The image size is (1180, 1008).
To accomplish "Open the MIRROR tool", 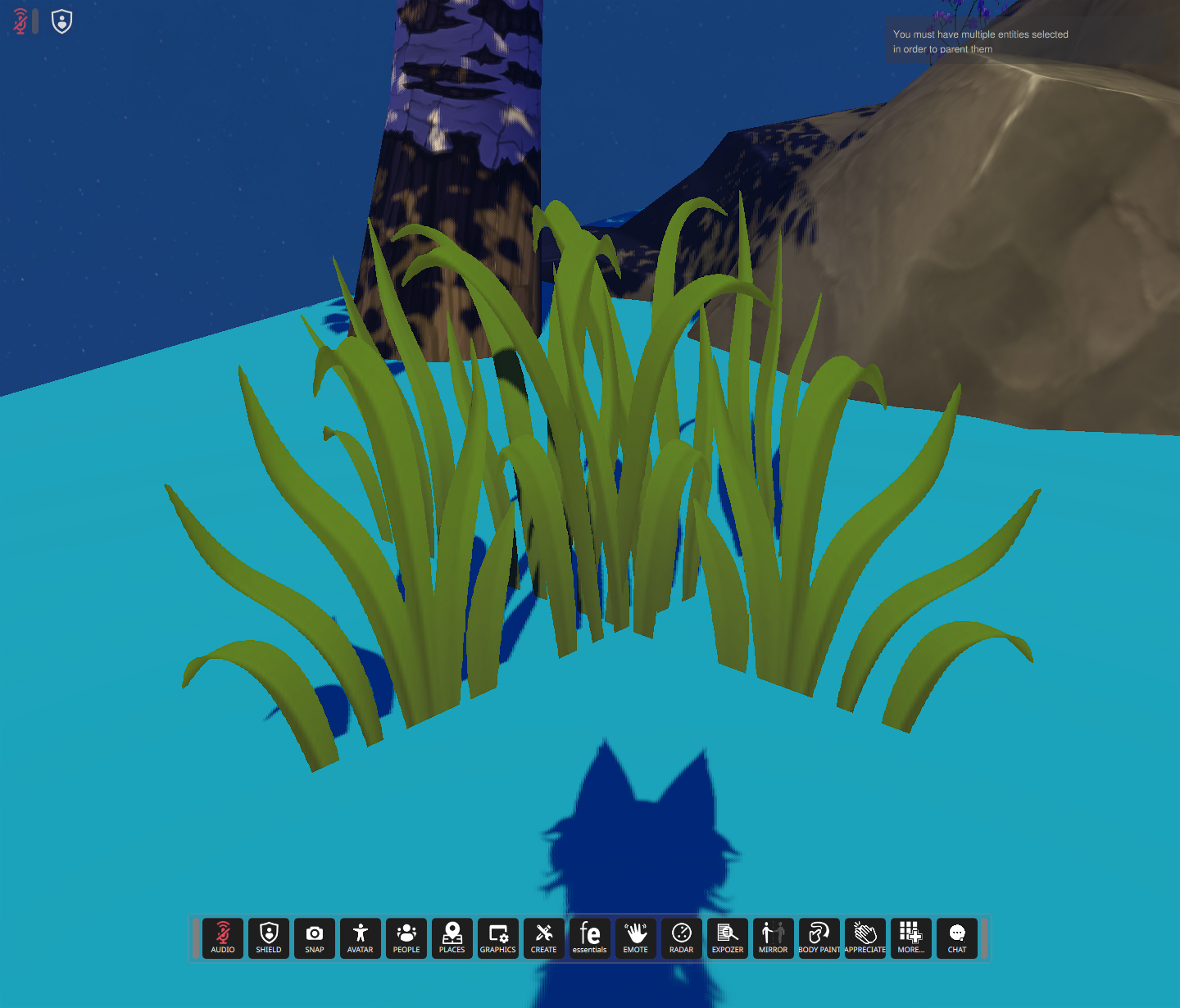I will click(x=773, y=938).
